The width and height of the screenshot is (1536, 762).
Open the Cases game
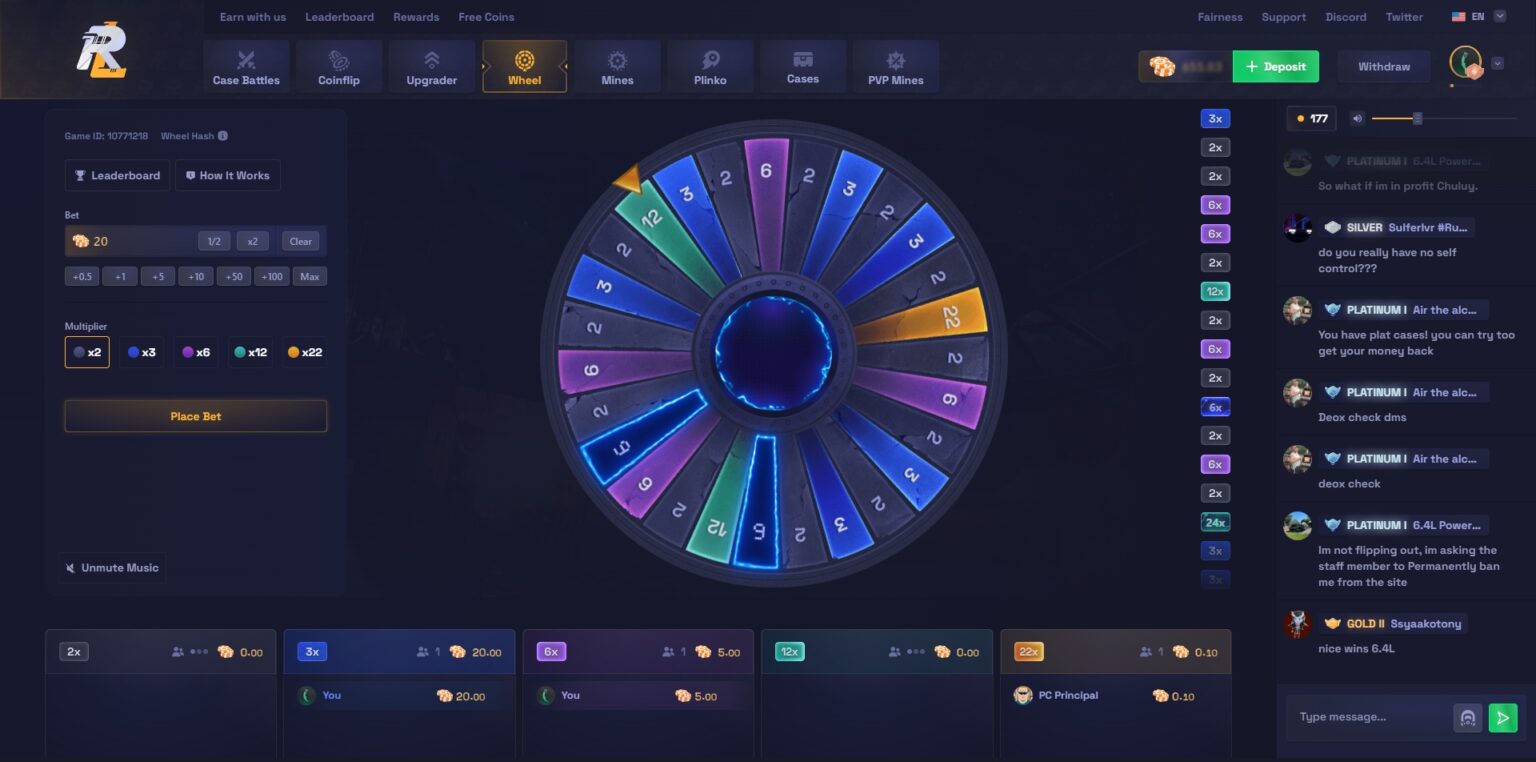point(803,66)
